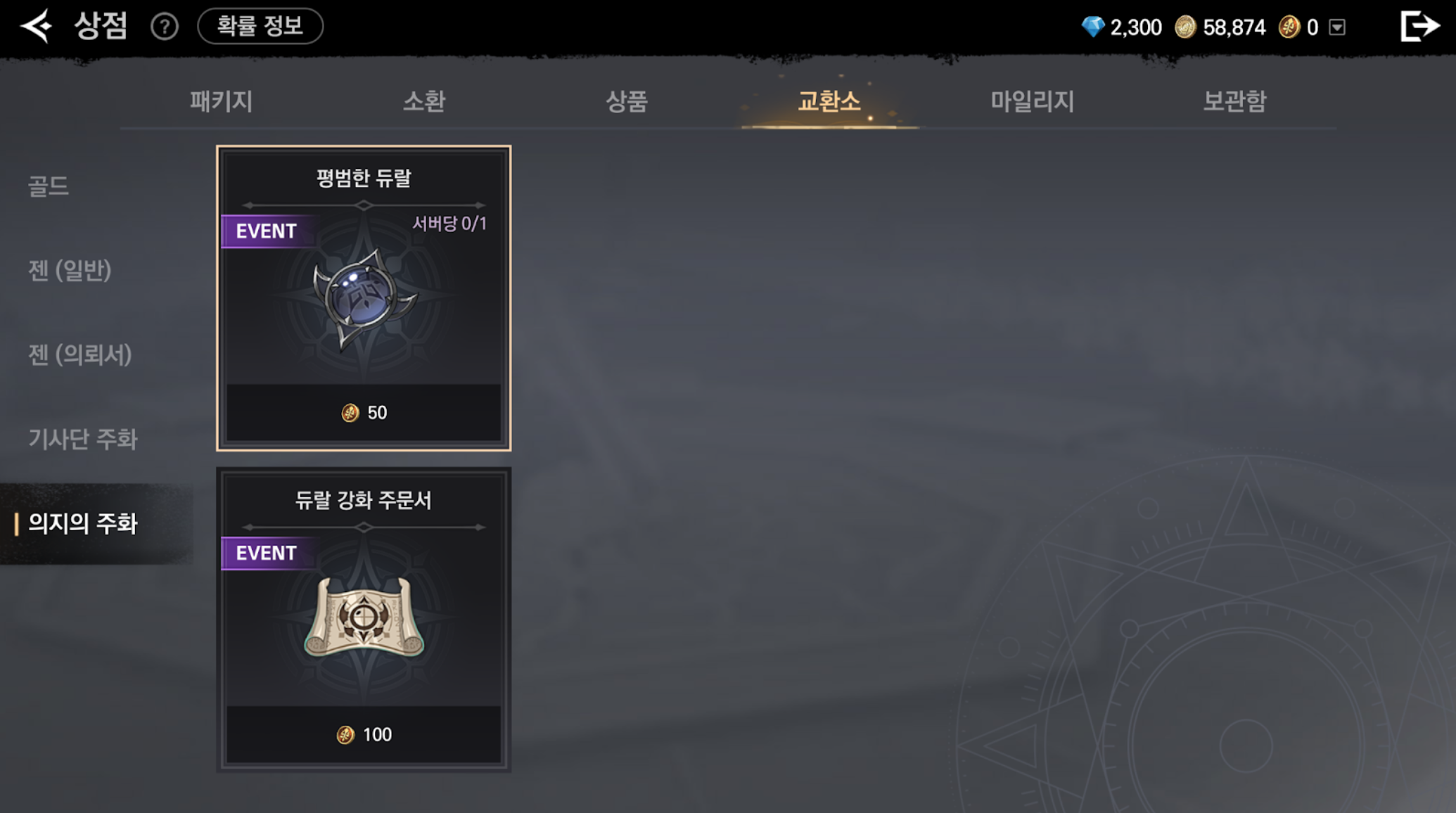This screenshot has height=813, width=1456.
Task: Choose the 젠 (의뢰서) category
Action: (x=80, y=355)
